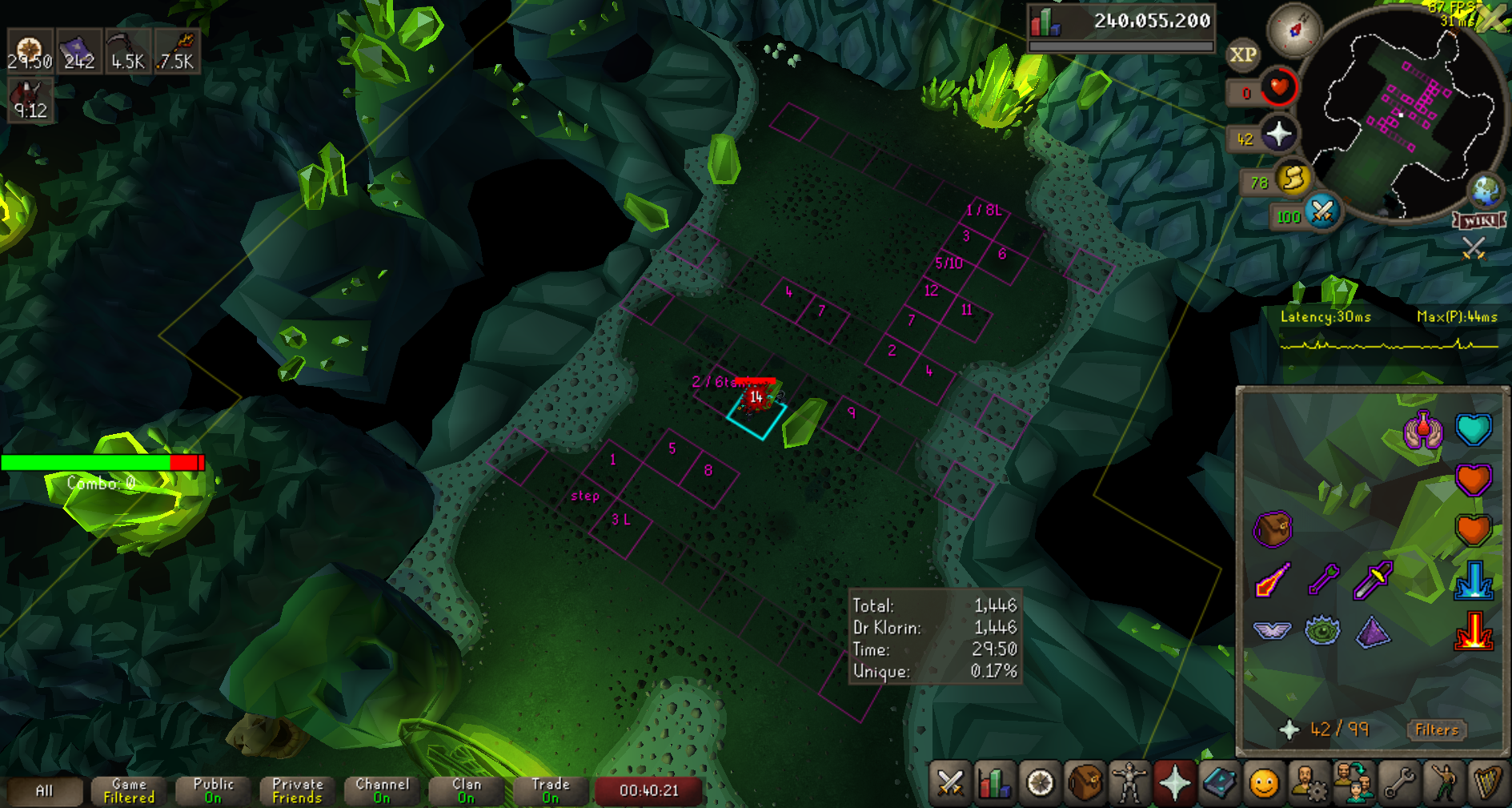Open the world map globe

click(x=1486, y=191)
